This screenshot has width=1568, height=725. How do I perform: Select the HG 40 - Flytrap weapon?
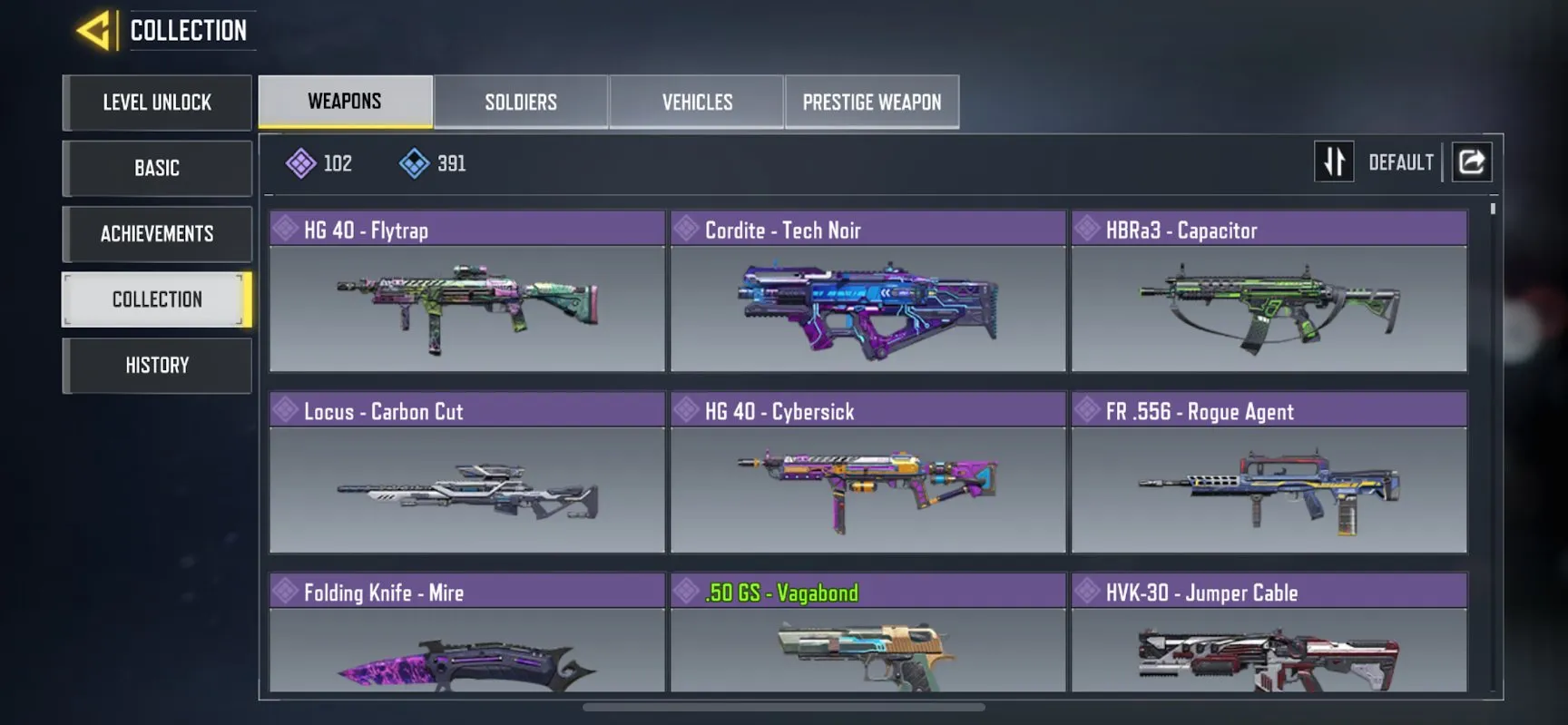click(x=467, y=292)
